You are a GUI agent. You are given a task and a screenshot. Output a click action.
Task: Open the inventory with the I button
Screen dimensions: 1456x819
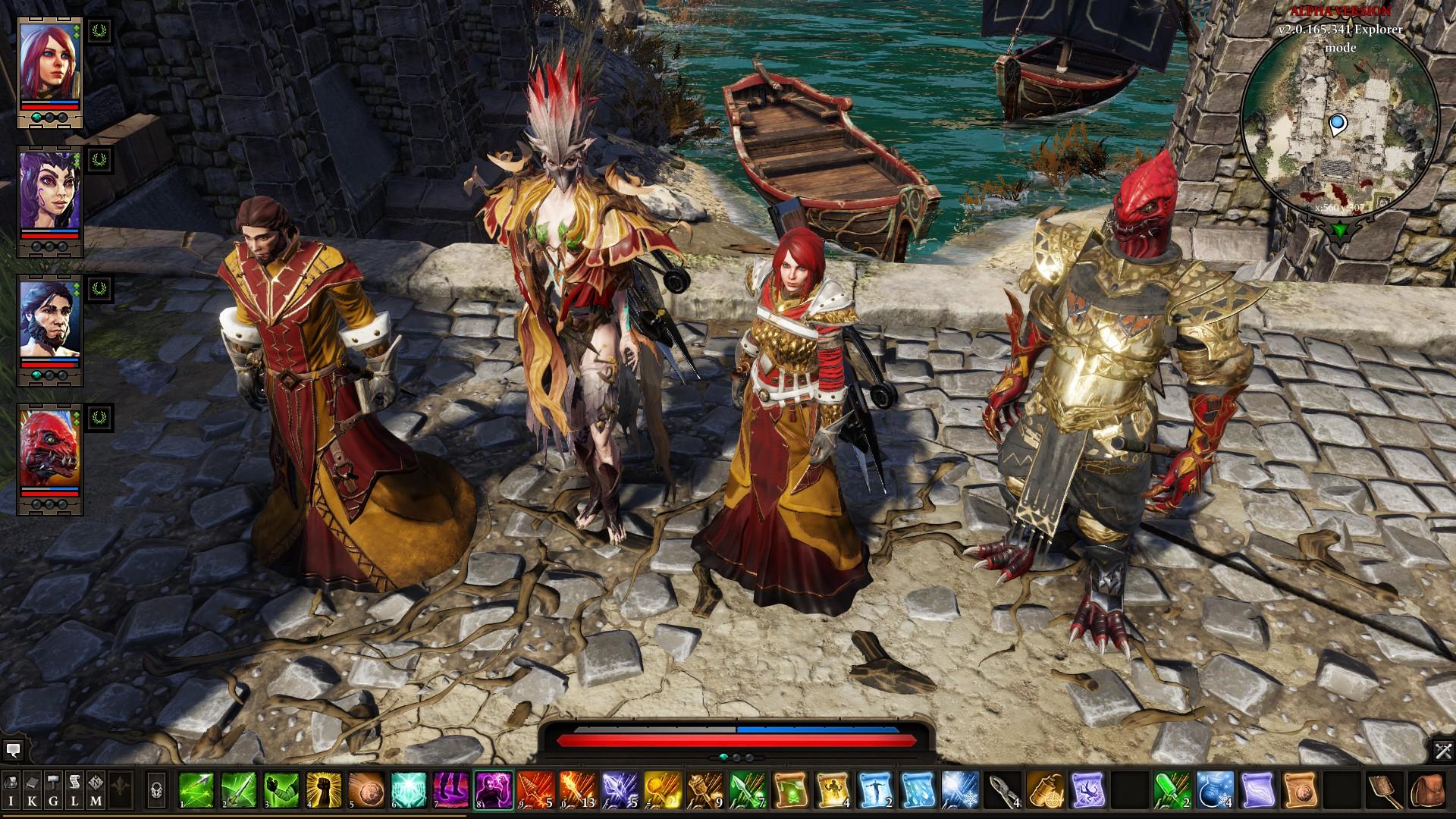pyautogui.click(x=11, y=790)
